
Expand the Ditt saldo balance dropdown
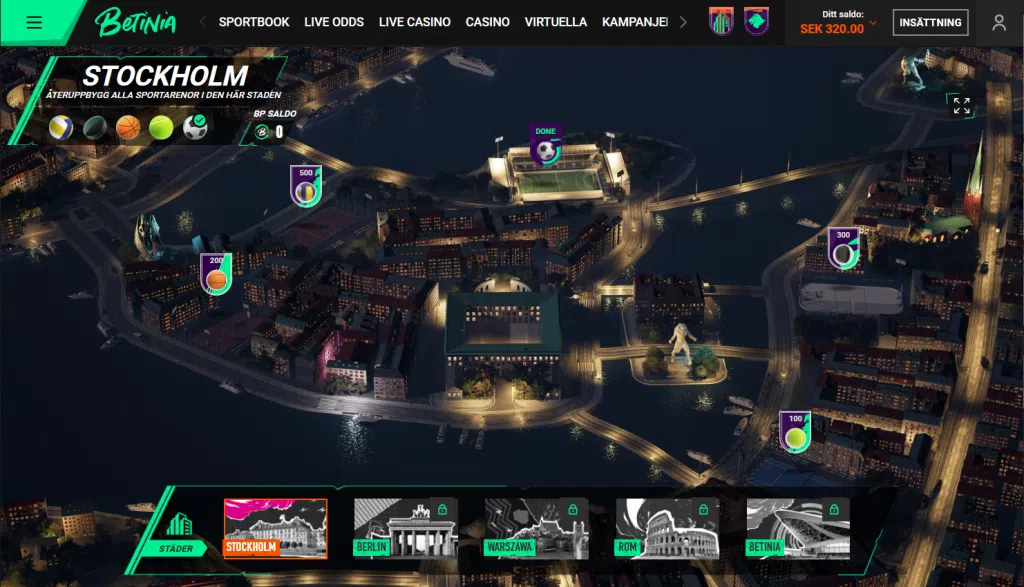873,22
